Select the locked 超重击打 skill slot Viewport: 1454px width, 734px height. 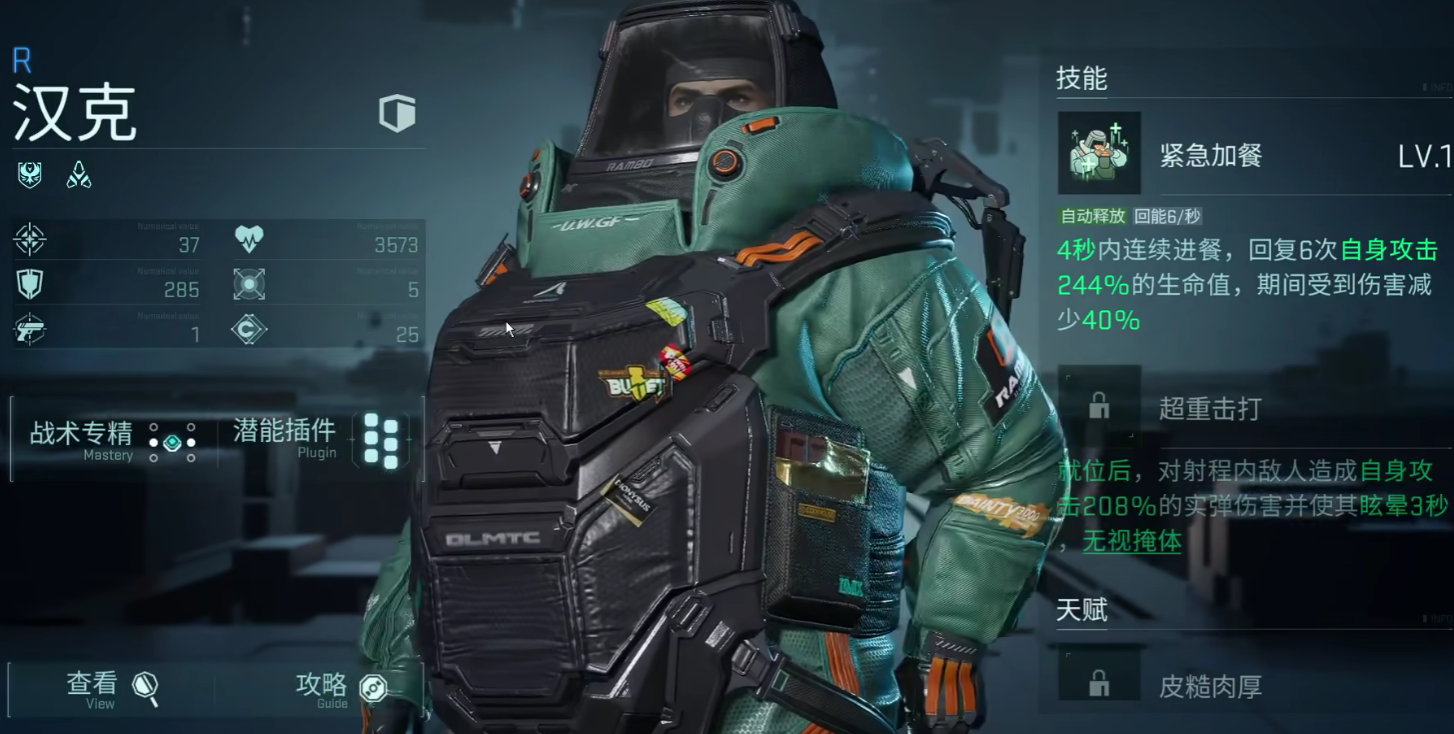[1099, 406]
